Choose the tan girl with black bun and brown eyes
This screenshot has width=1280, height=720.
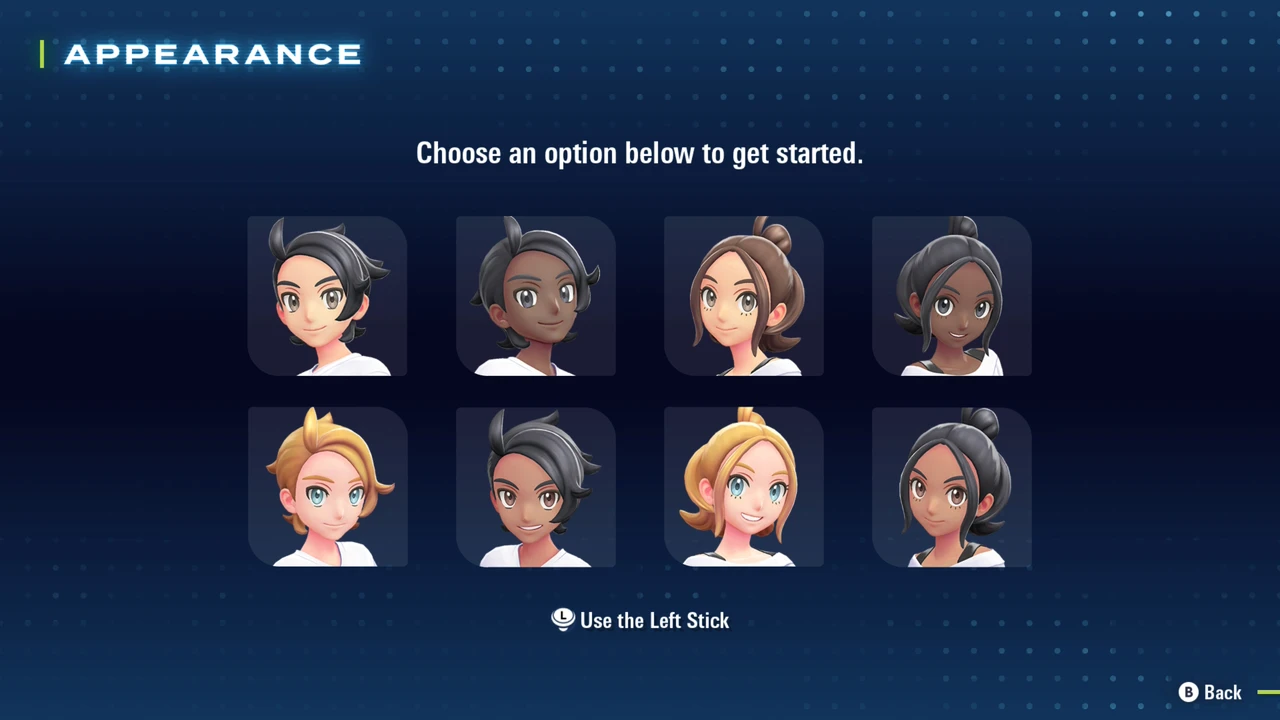(951, 487)
